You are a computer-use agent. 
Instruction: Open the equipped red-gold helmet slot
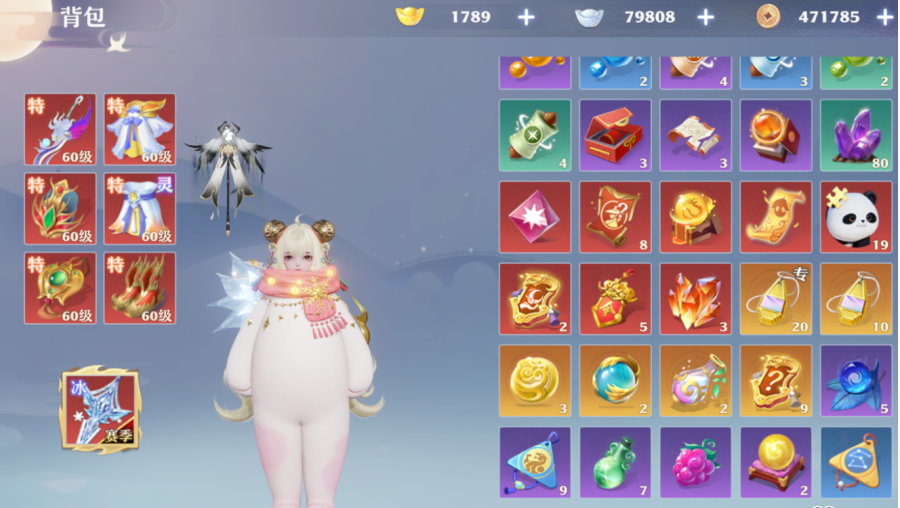click(x=60, y=208)
